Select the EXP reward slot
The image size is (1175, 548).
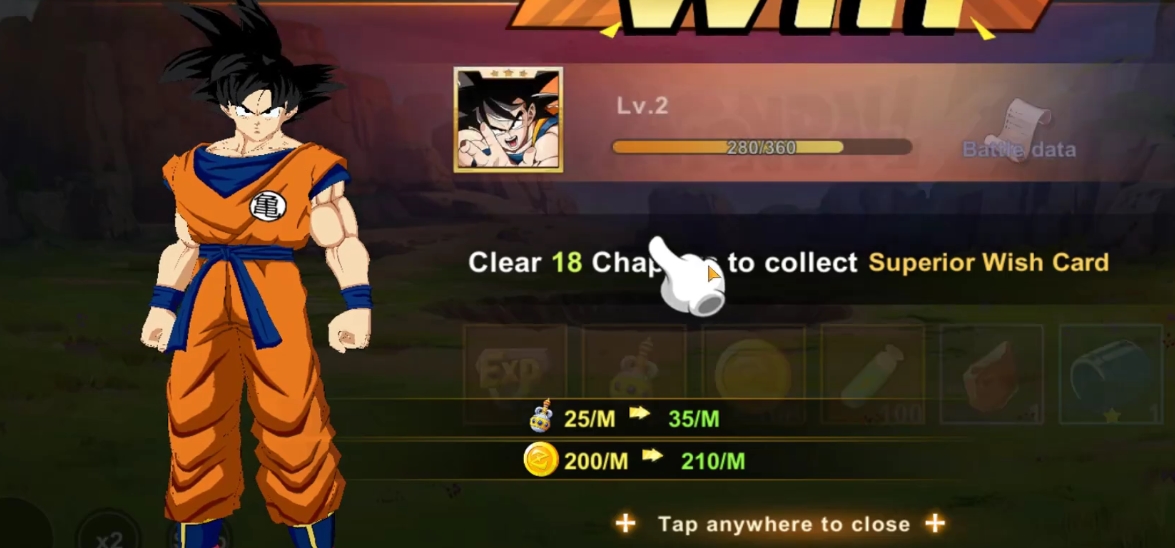coord(514,373)
